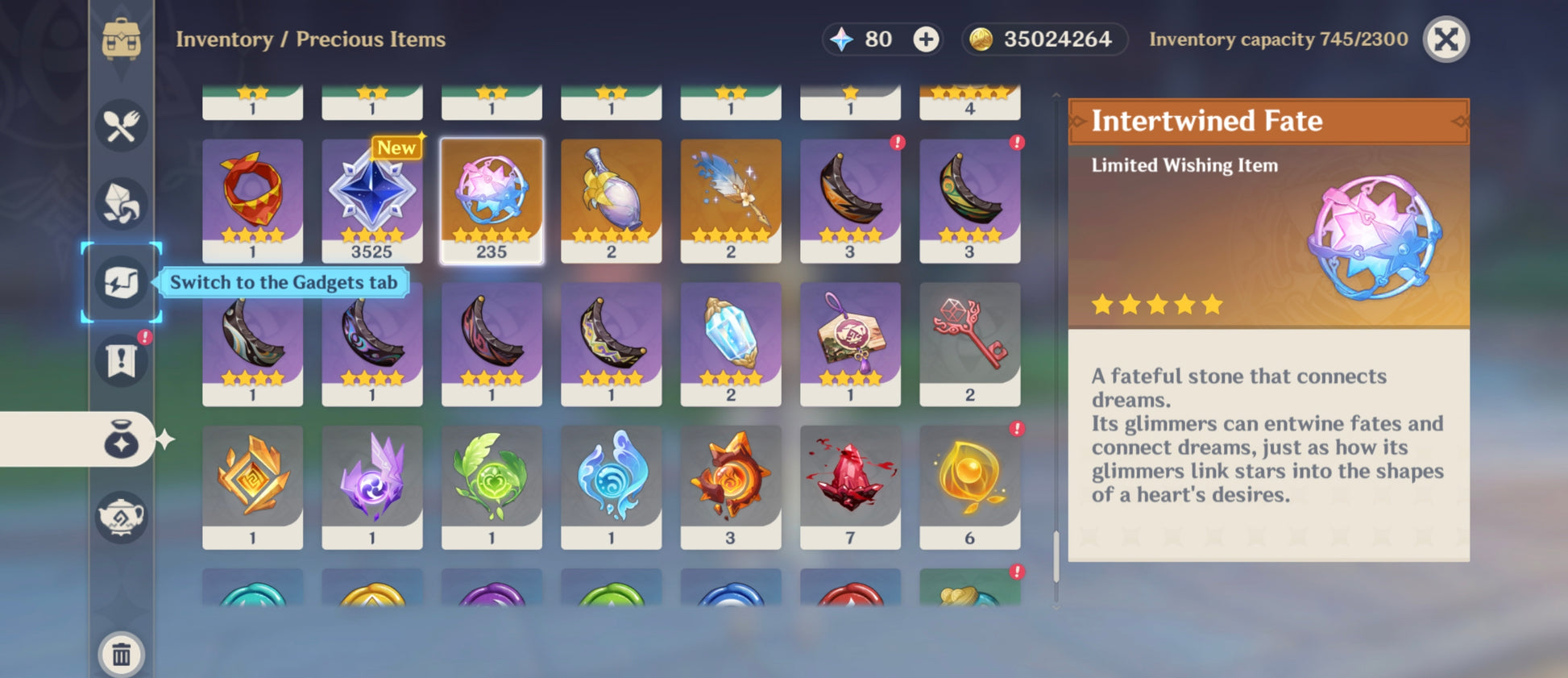Close the inventory screen
This screenshot has height=678, width=1568.
click(1446, 40)
